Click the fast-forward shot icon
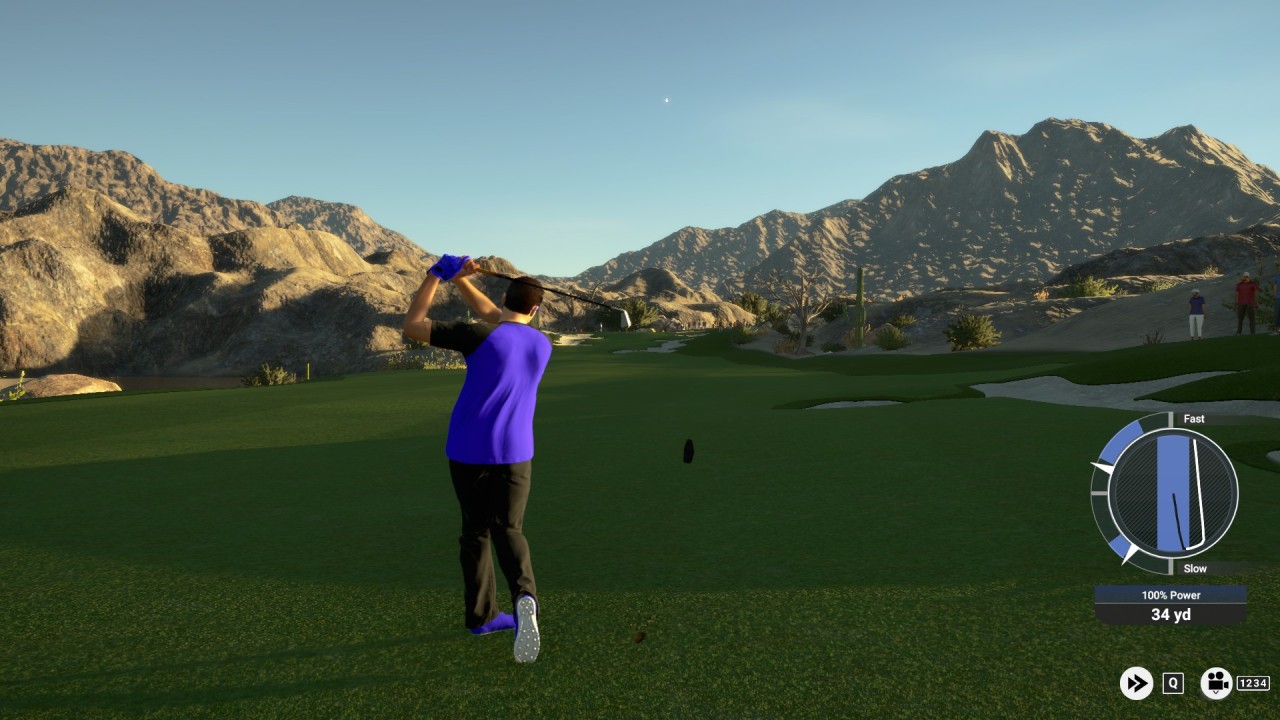The image size is (1280, 720). [x=1136, y=683]
